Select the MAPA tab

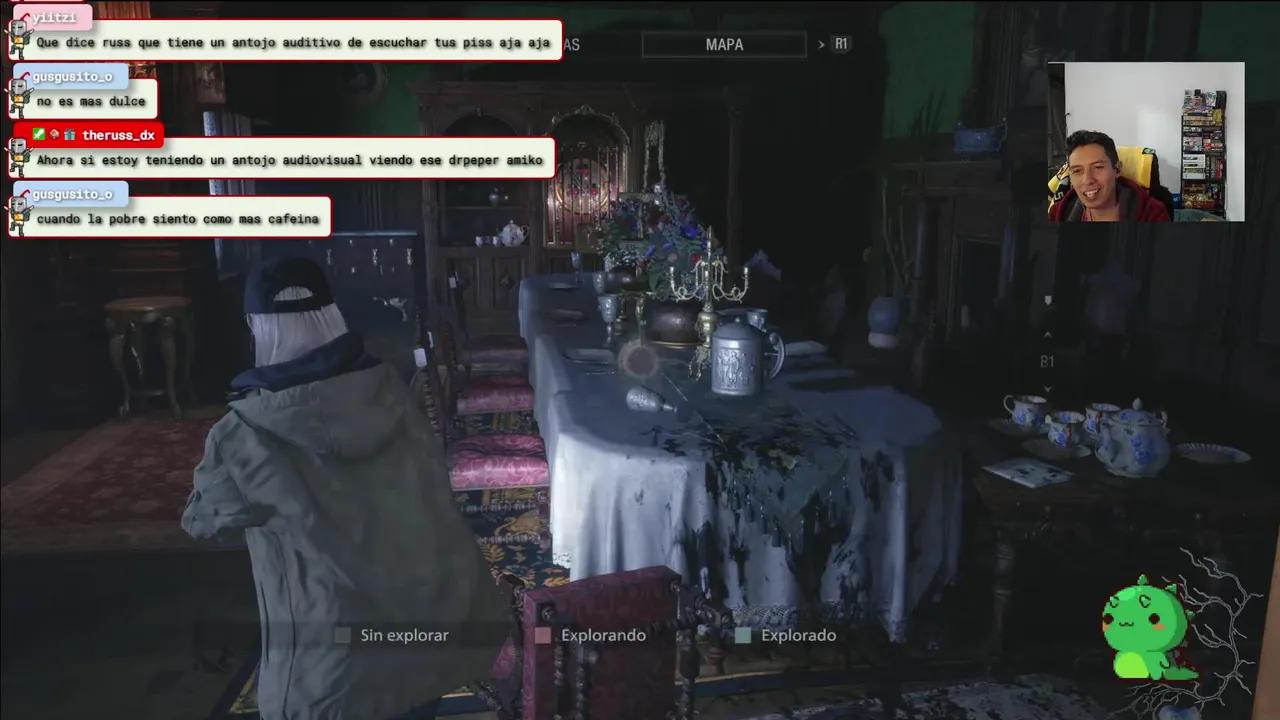coord(723,44)
